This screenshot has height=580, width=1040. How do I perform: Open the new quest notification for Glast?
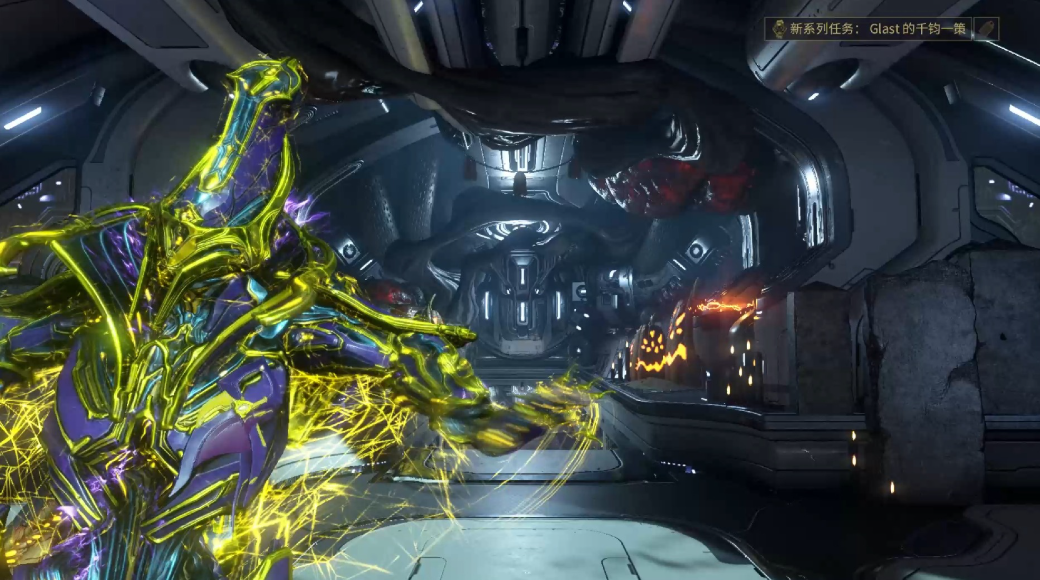tap(868, 29)
